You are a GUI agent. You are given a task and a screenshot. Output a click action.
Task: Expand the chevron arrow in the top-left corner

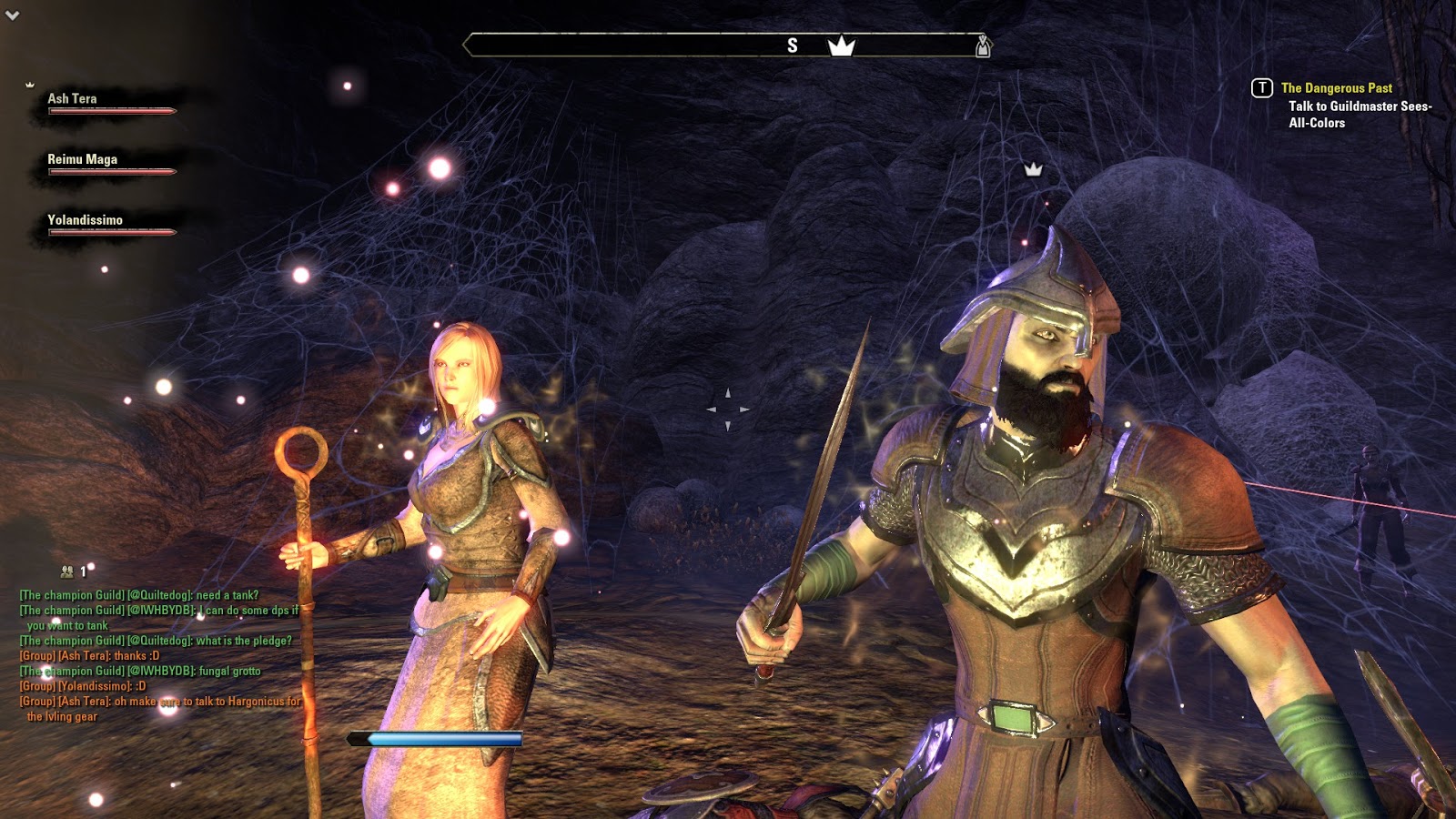13,15
